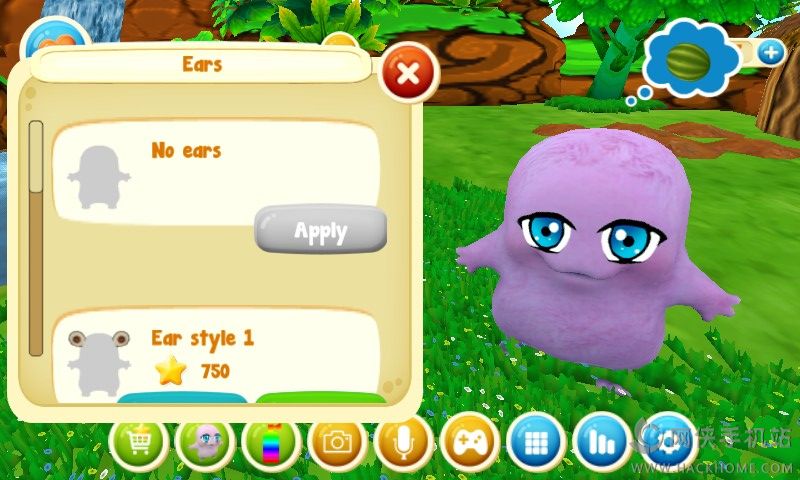
Task: Select the No ears silhouette thumbnail
Action: pyautogui.click(x=99, y=177)
